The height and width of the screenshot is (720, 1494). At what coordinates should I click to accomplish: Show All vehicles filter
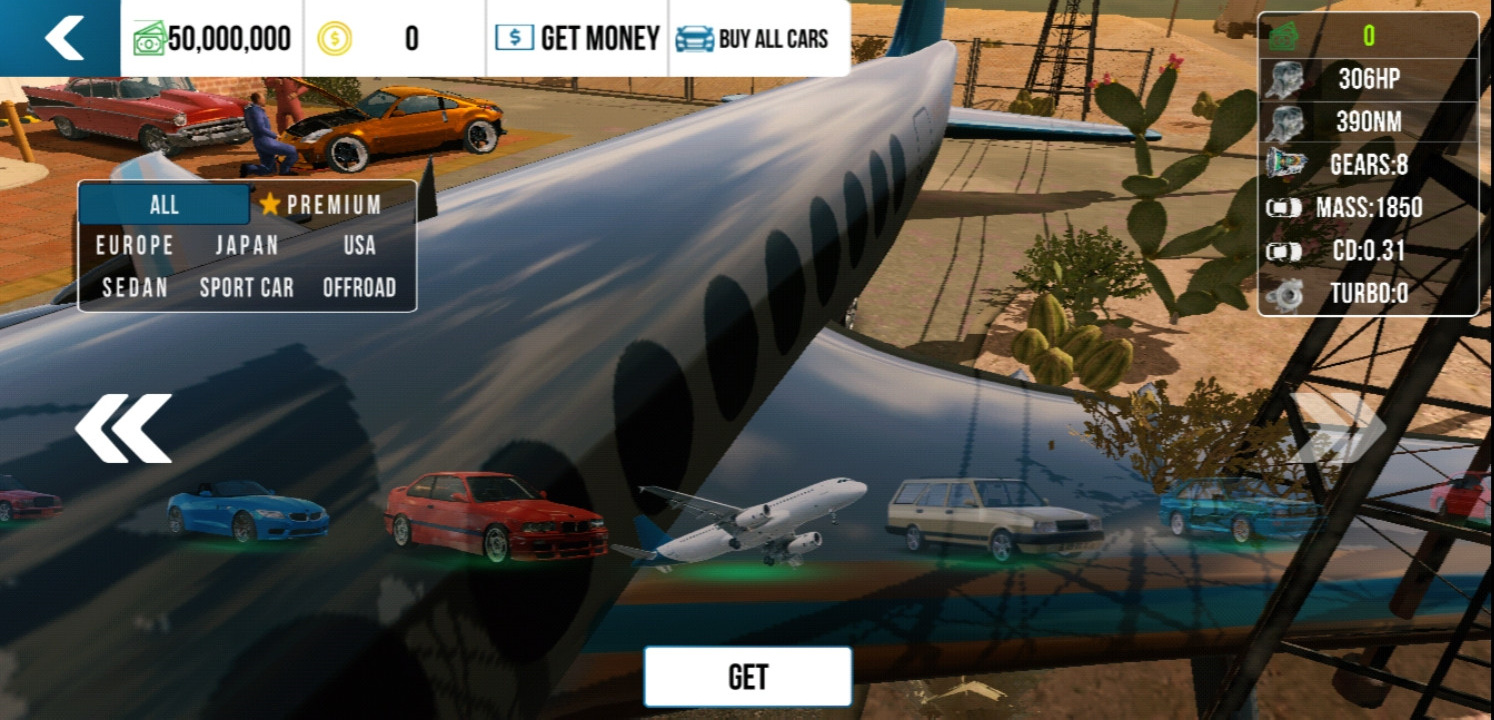point(164,205)
